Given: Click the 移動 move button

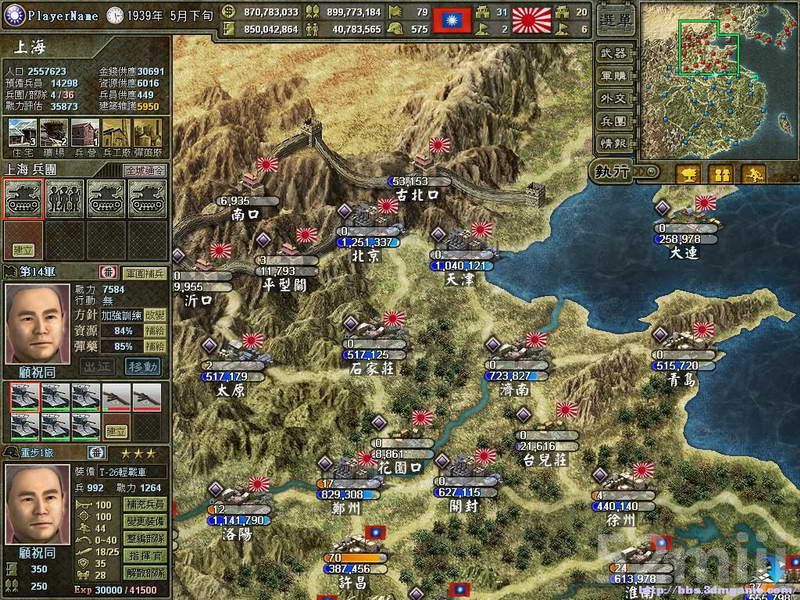Looking at the screenshot, I should [143, 366].
